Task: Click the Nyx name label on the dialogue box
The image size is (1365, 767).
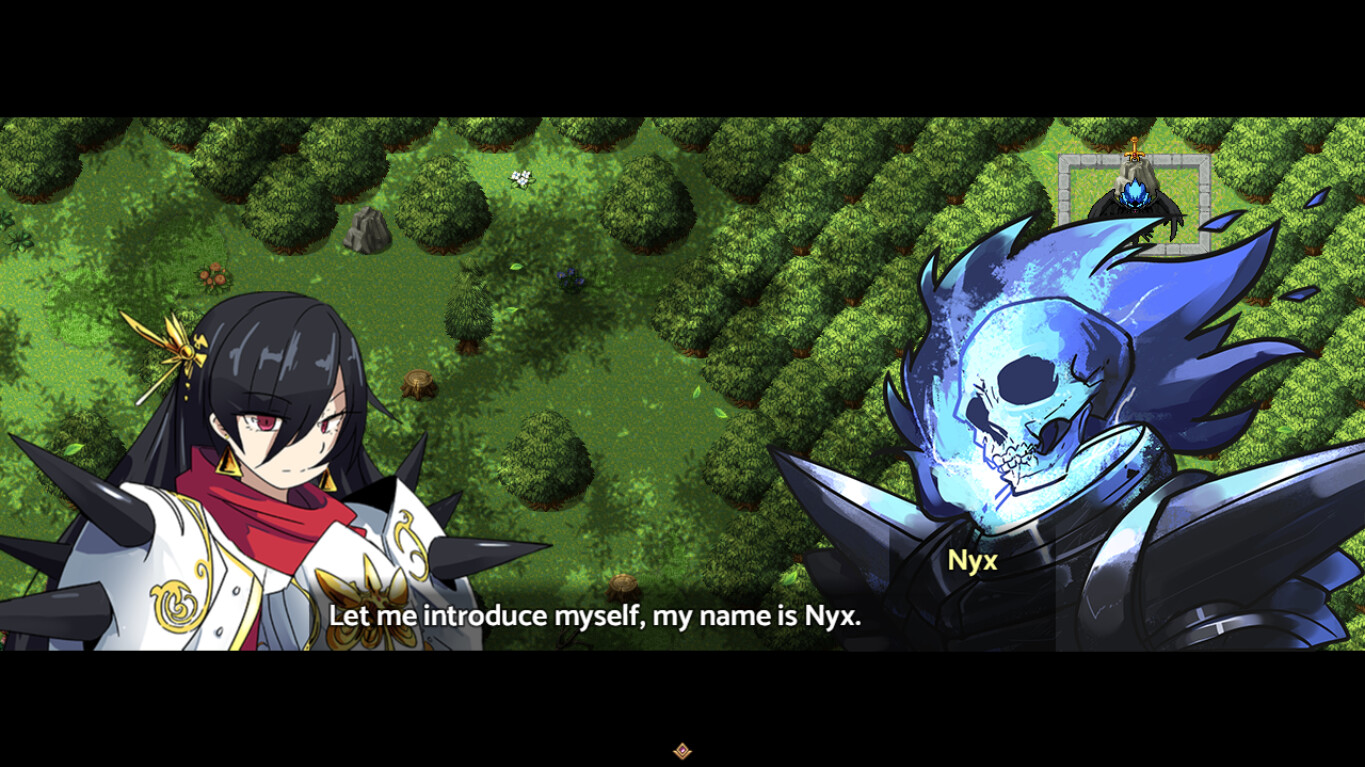Action: coord(973,561)
